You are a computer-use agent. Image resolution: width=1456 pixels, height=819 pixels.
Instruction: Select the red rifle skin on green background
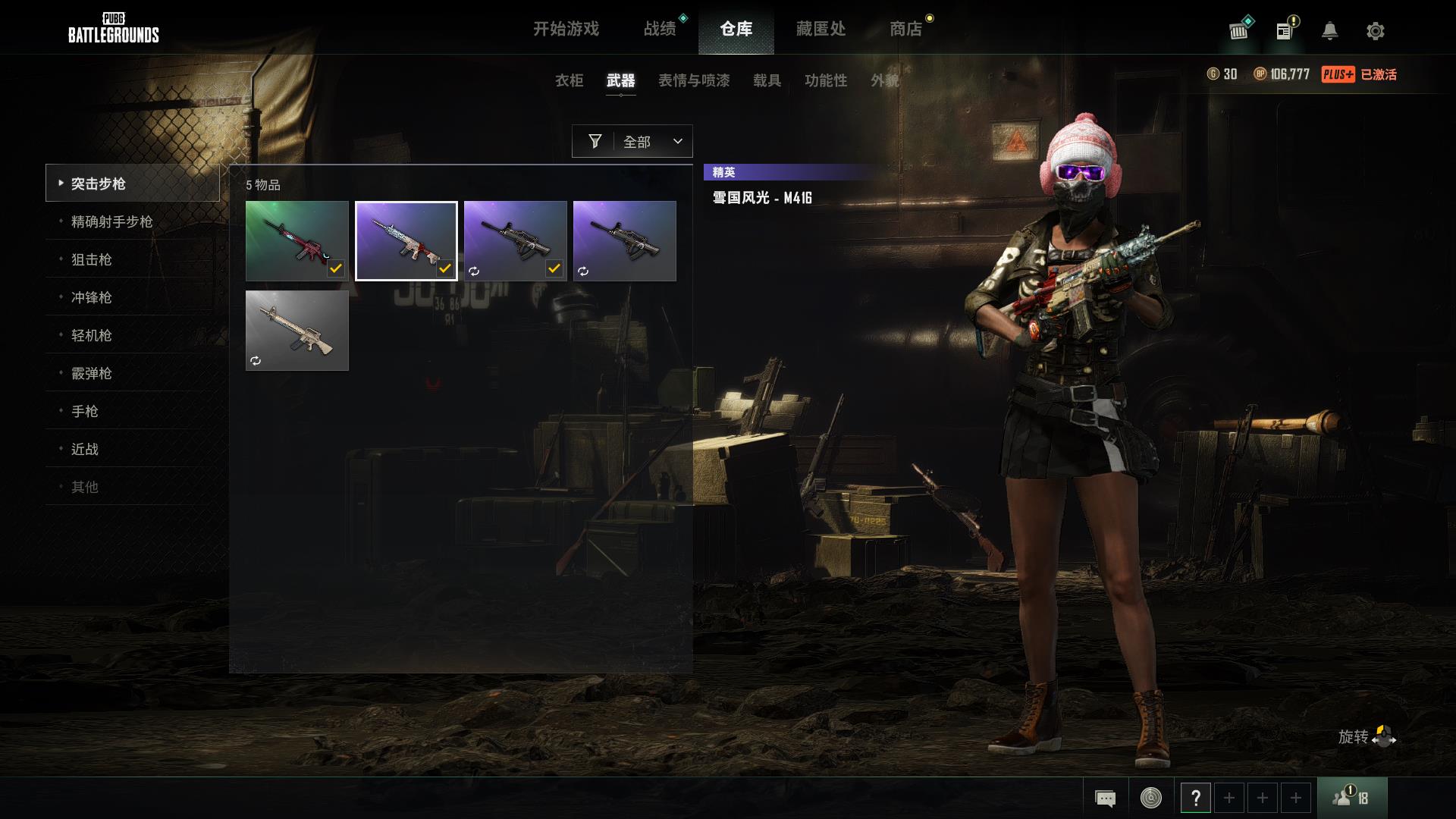tap(297, 240)
